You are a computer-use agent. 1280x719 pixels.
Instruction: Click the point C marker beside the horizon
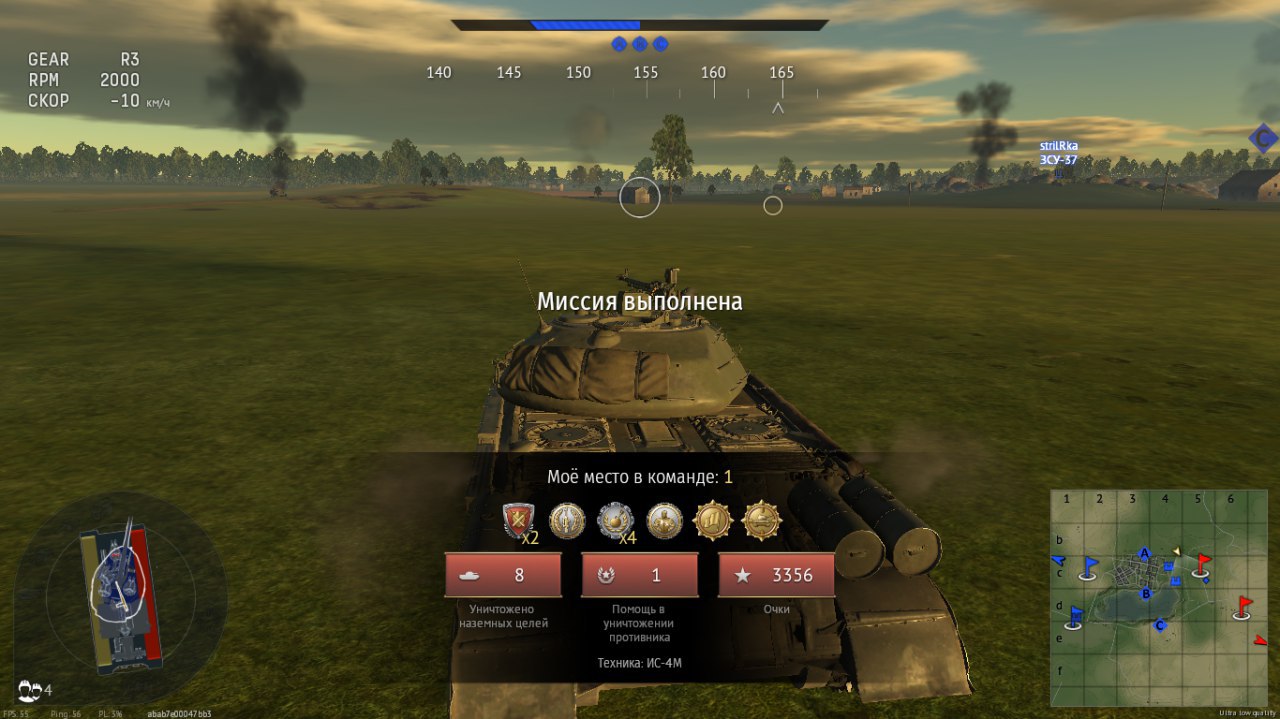click(x=1263, y=138)
